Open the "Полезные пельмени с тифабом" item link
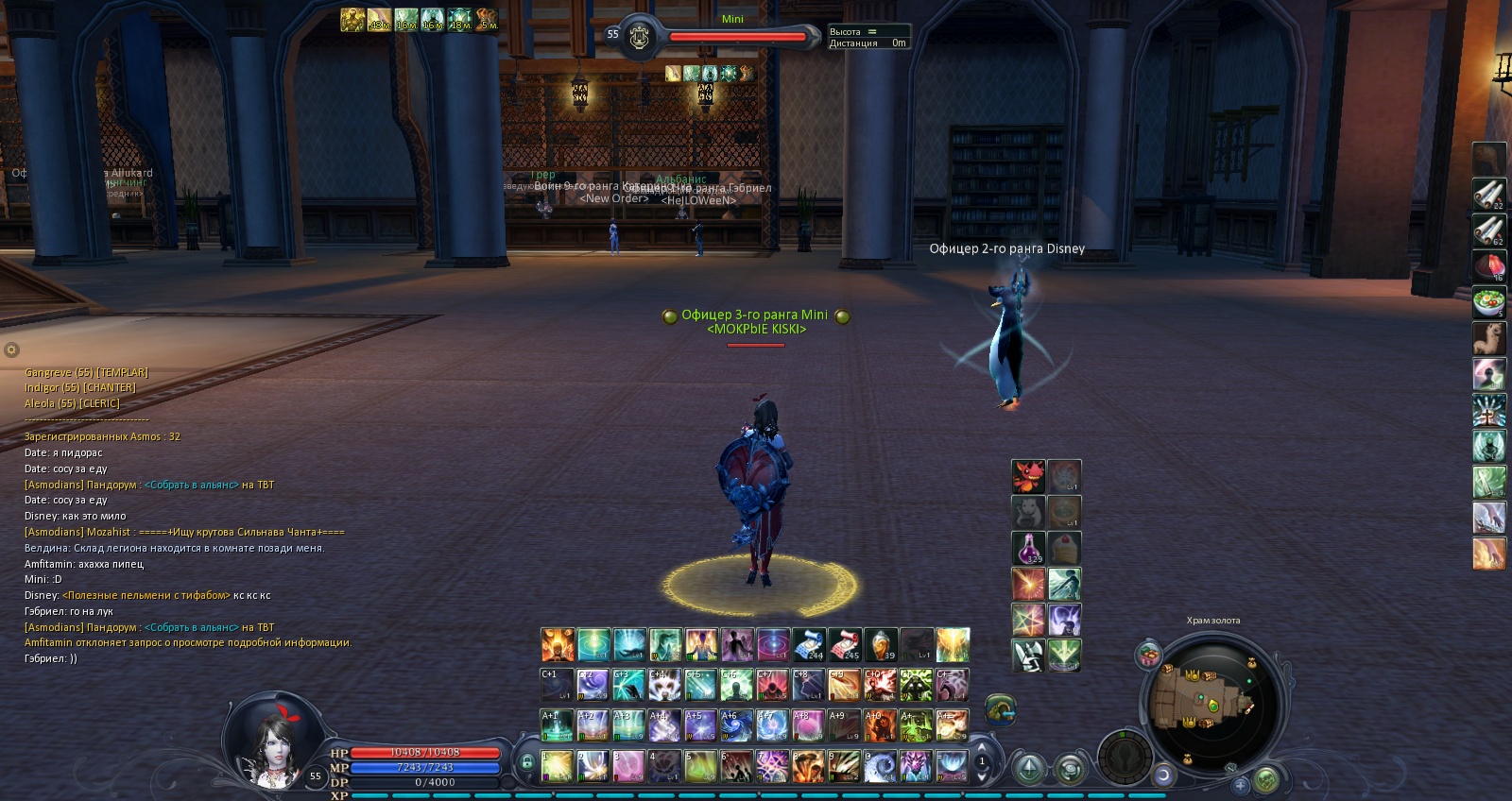 (x=146, y=595)
